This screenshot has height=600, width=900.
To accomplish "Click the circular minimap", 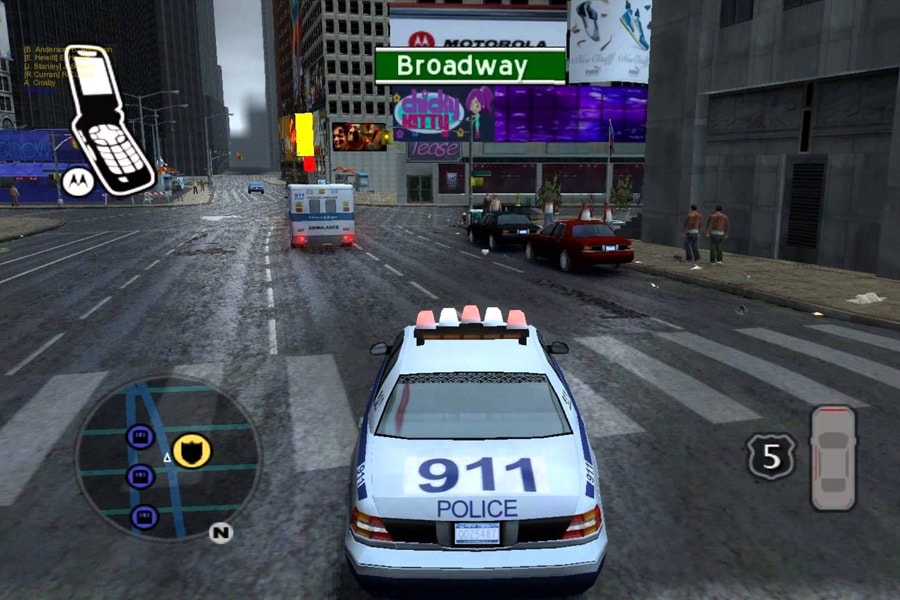I will point(168,458).
